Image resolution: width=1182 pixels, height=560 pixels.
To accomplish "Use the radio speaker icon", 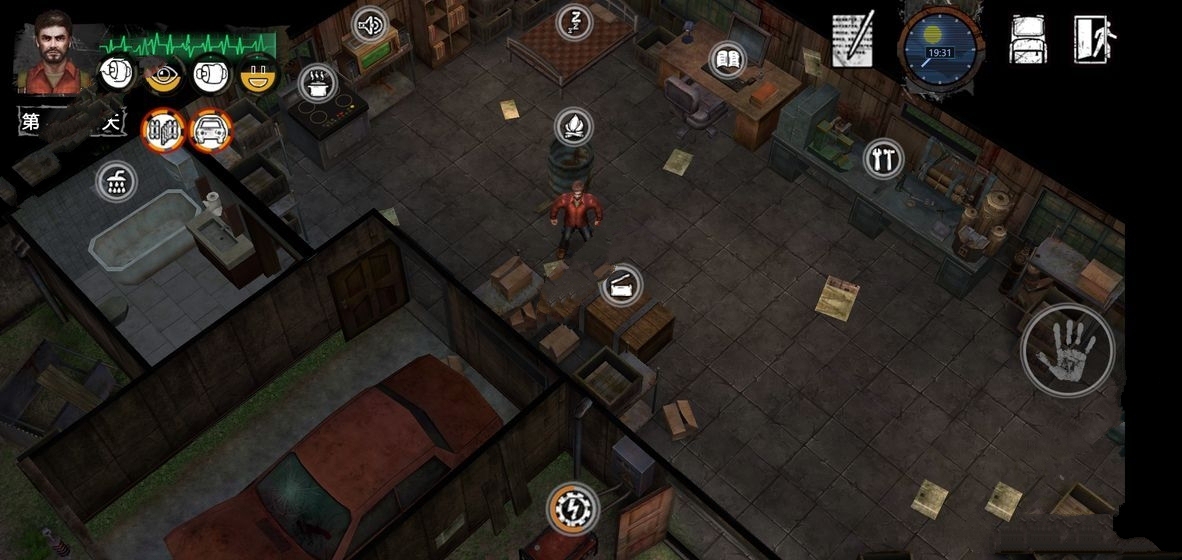I will [371, 24].
